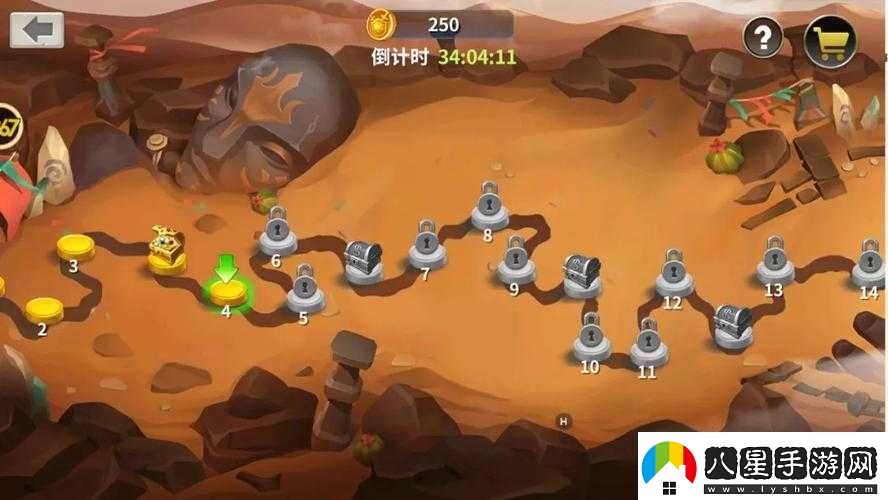Select the locked level 9 node
Screen dimensions: 888x500
(516, 264)
